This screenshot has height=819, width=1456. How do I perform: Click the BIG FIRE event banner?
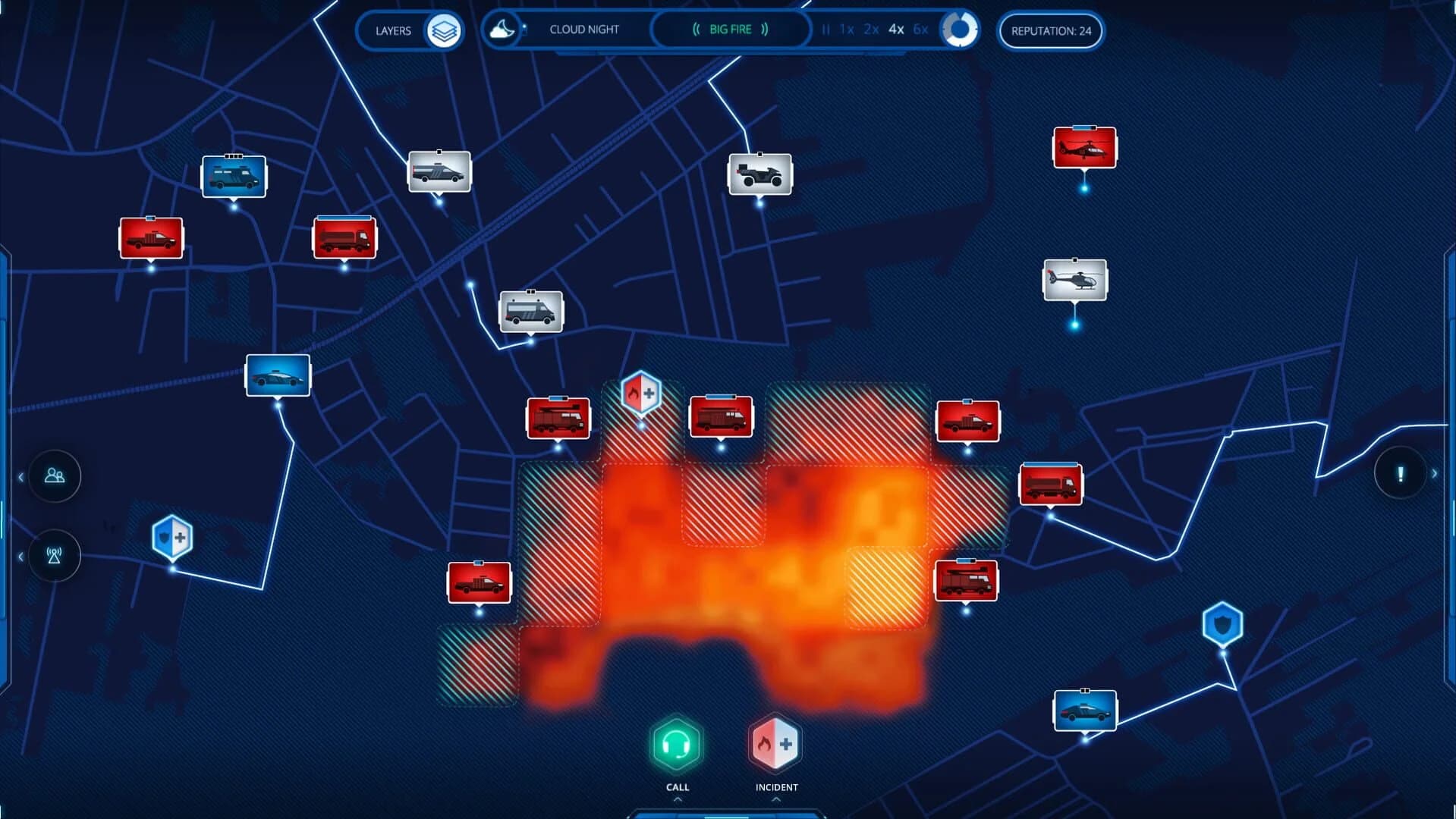[x=730, y=29]
